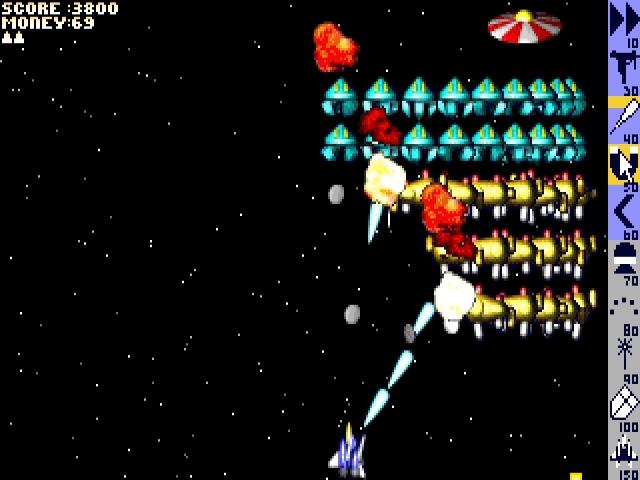The image size is (640, 480).
Task: Select the missile upgrade costing 40
Action: [x=623, y=117]
